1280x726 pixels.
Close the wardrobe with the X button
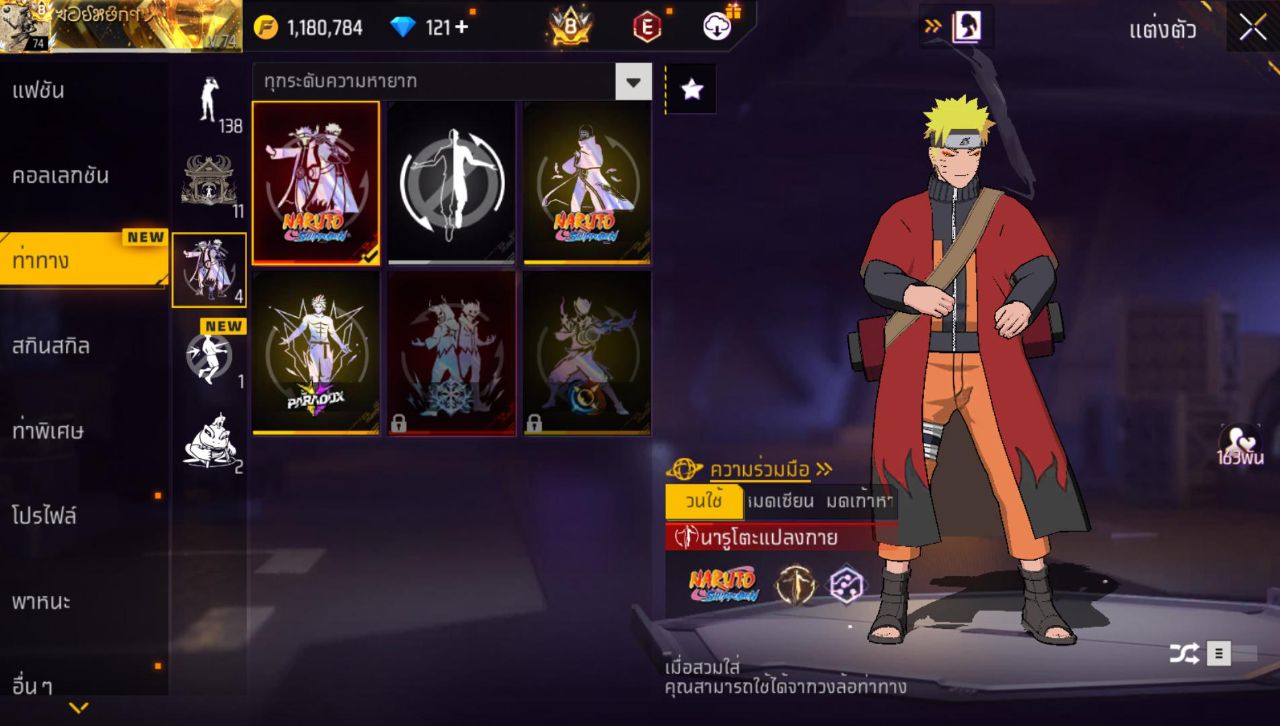coord(1252,27)
